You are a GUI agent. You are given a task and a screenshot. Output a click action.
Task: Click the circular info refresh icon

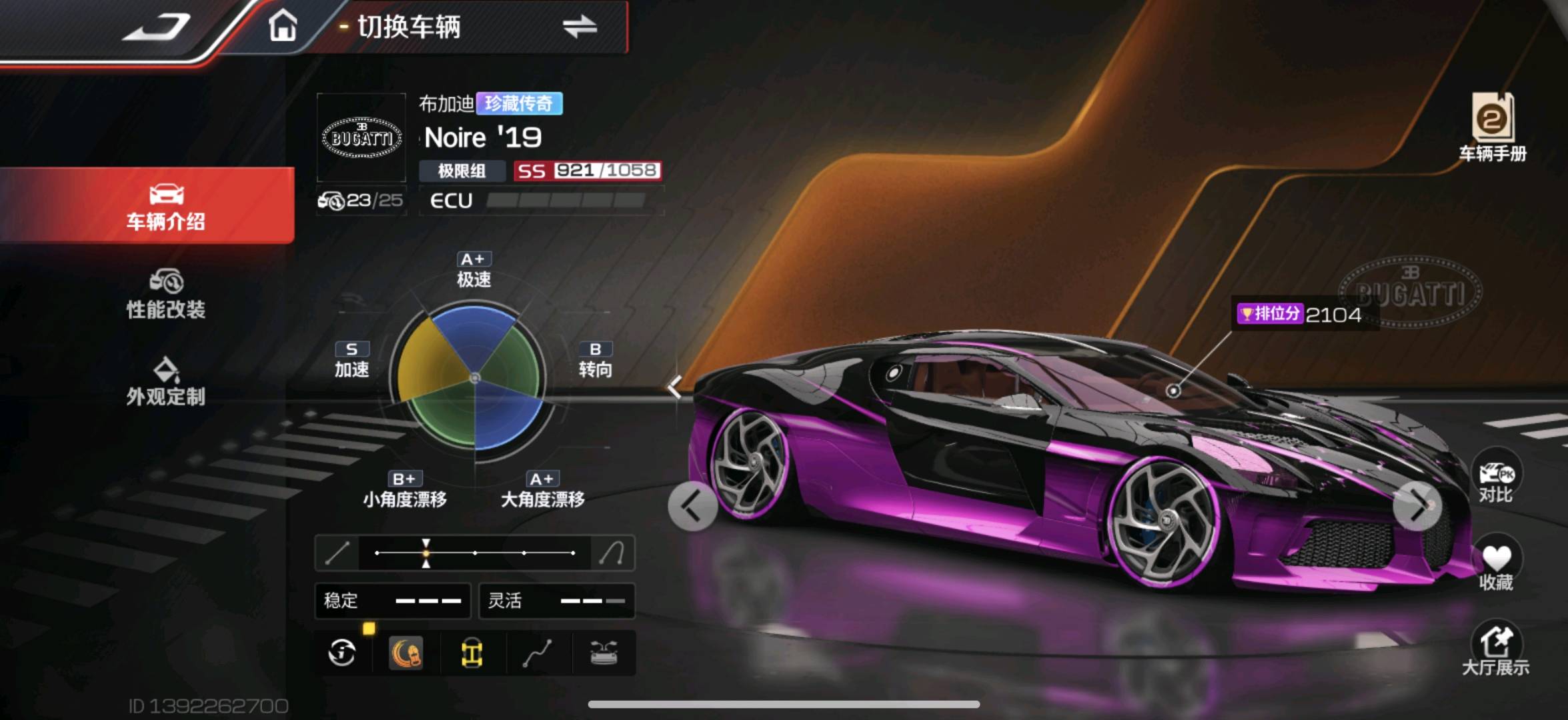point(342,653)
